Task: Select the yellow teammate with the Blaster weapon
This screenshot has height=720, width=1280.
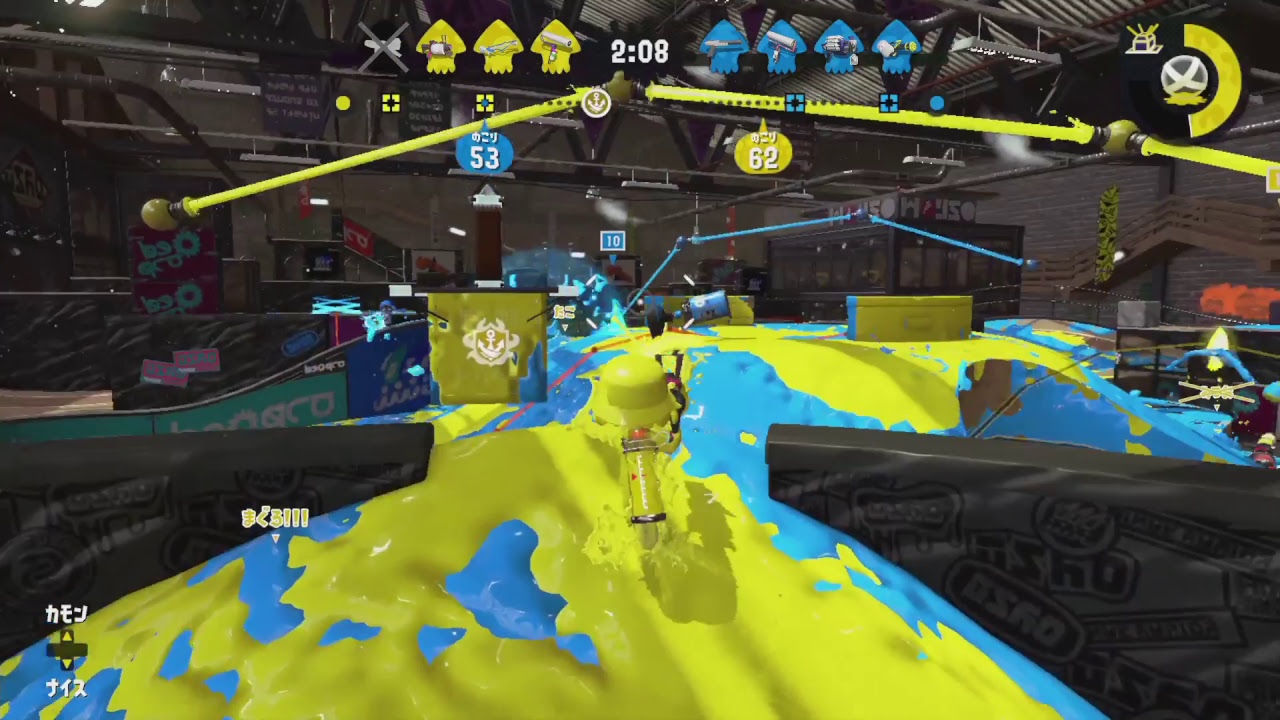Action: pyautogui.click(x=440, y=50)
